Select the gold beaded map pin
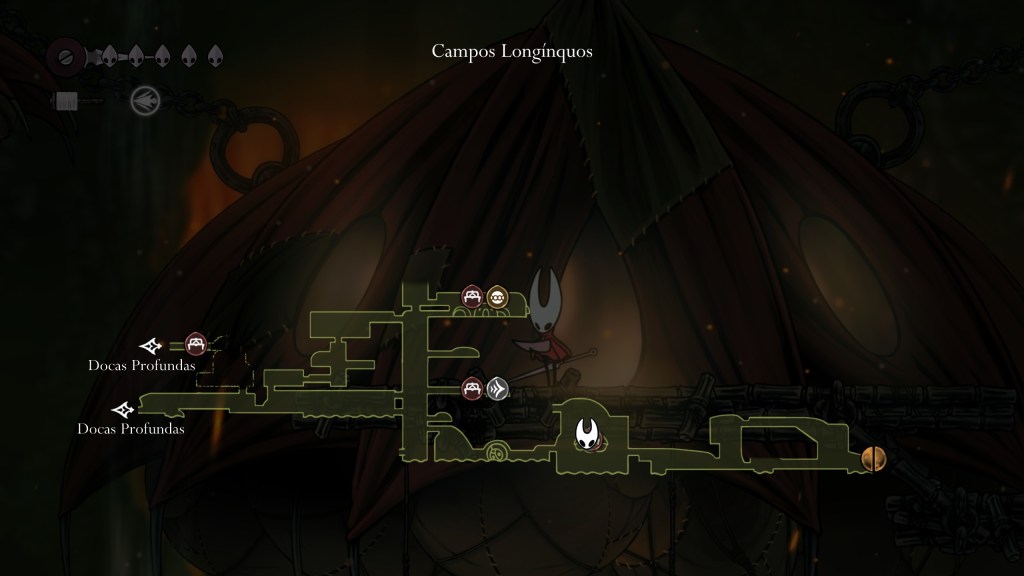Viewport: 1024px width, 576px height. pos(497,297)
